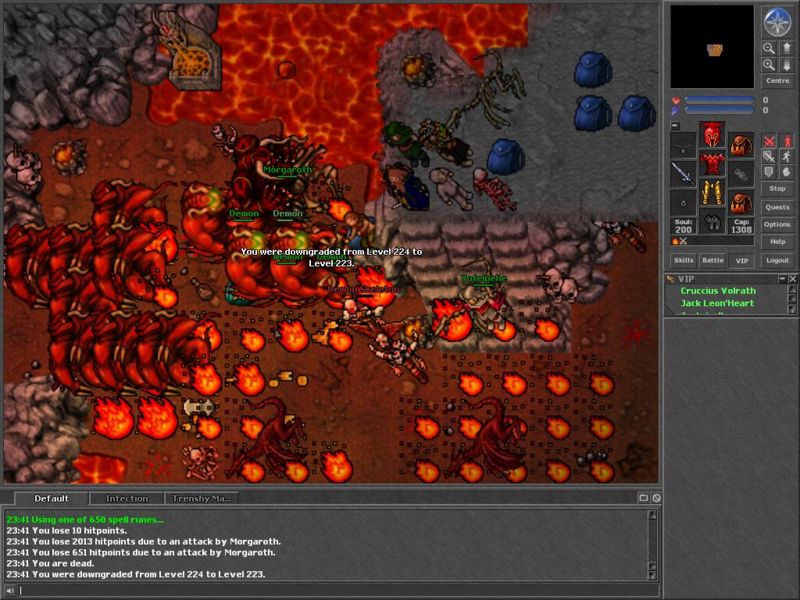Switch to the Infection chat tab
Viewport: 800px width, 600px height.
coord(127,498)
